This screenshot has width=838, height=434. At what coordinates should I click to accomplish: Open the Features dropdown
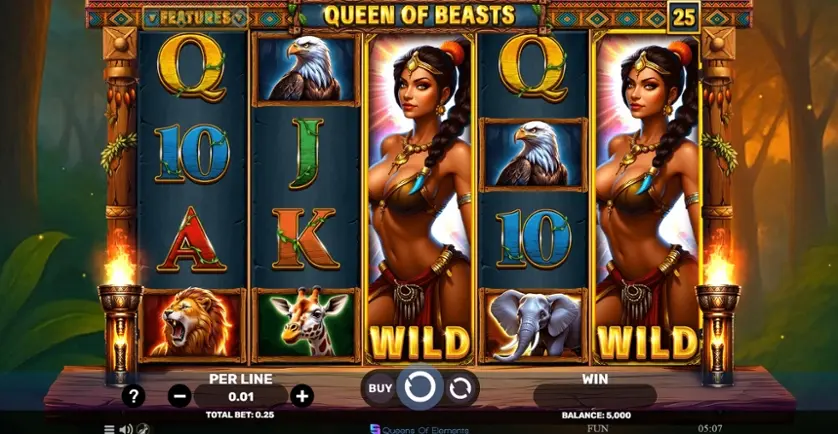tap(194, 18)
